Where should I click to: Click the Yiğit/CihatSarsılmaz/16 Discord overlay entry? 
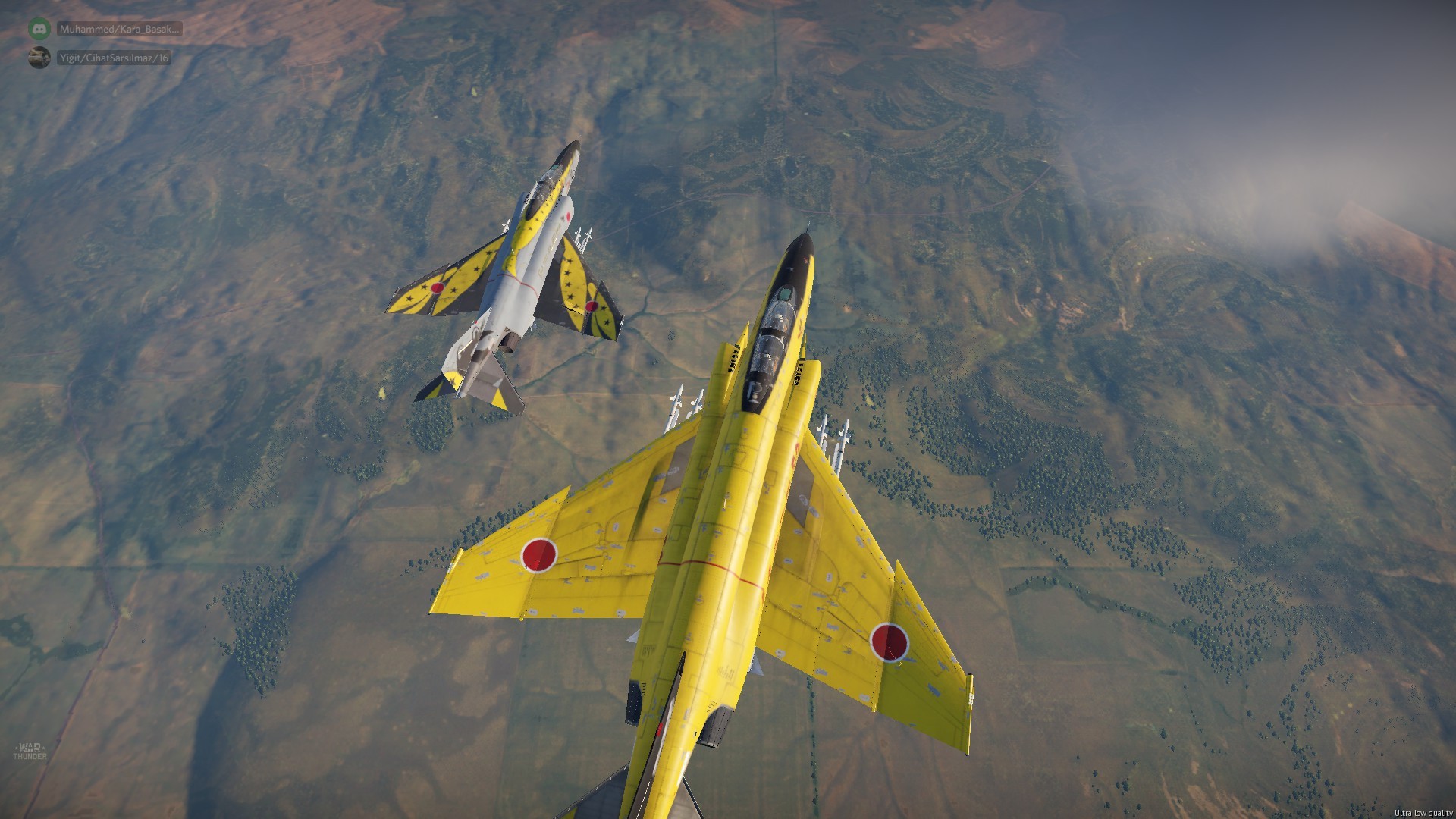tap(114, 58)
